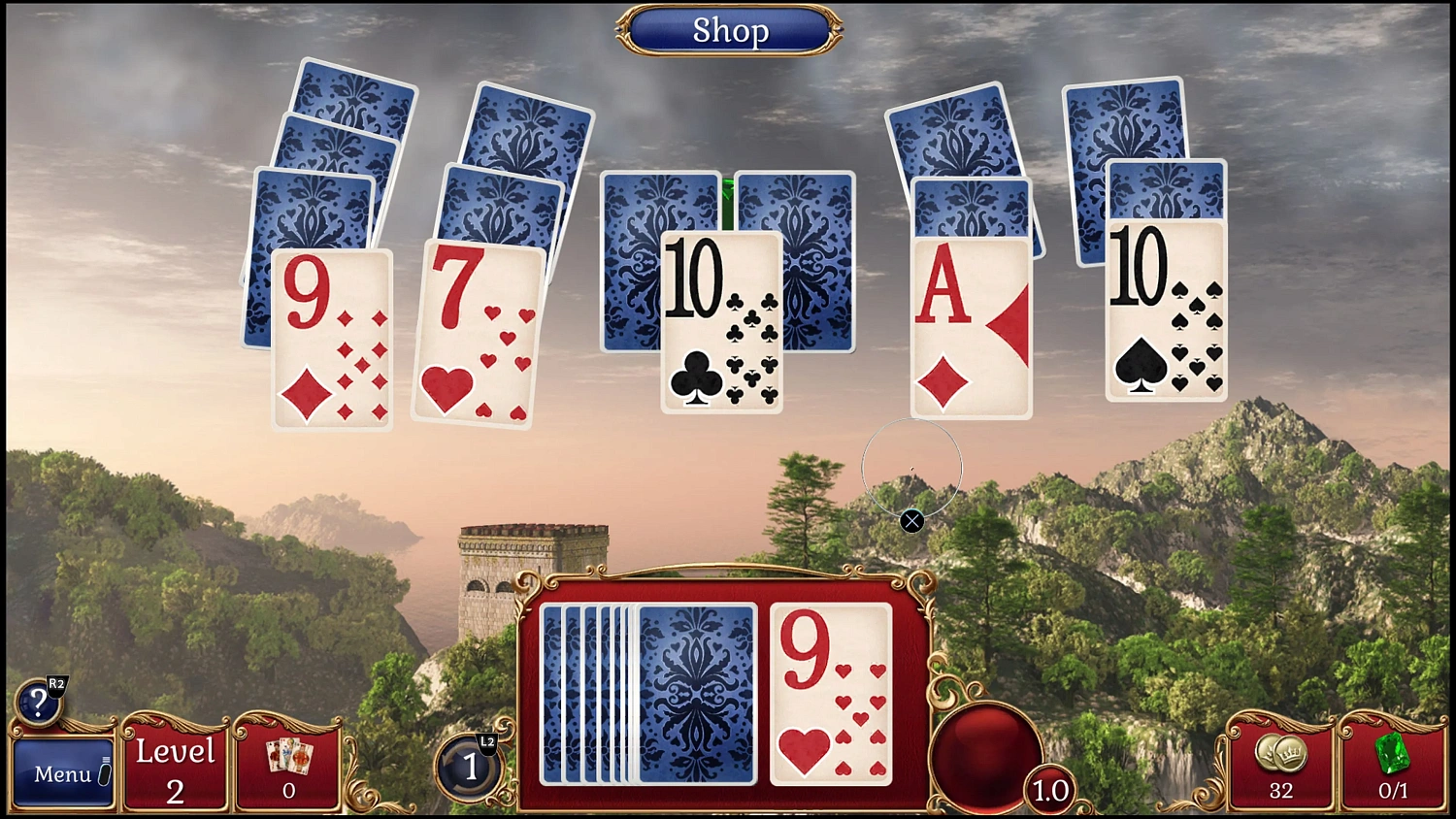Click the circular undo arrow icon

(x=470, y=767)
